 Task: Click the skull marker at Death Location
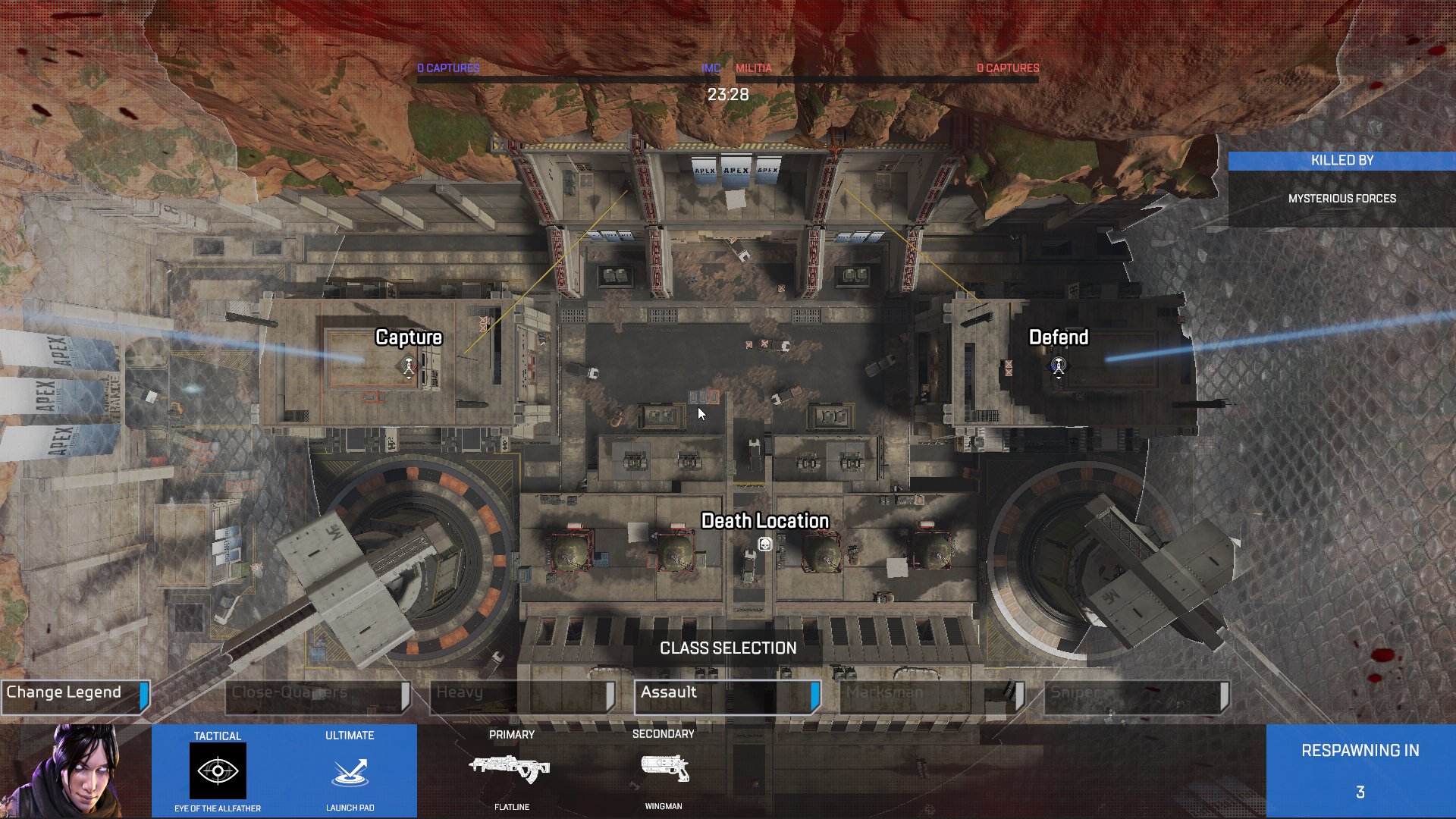pos(765,543)
